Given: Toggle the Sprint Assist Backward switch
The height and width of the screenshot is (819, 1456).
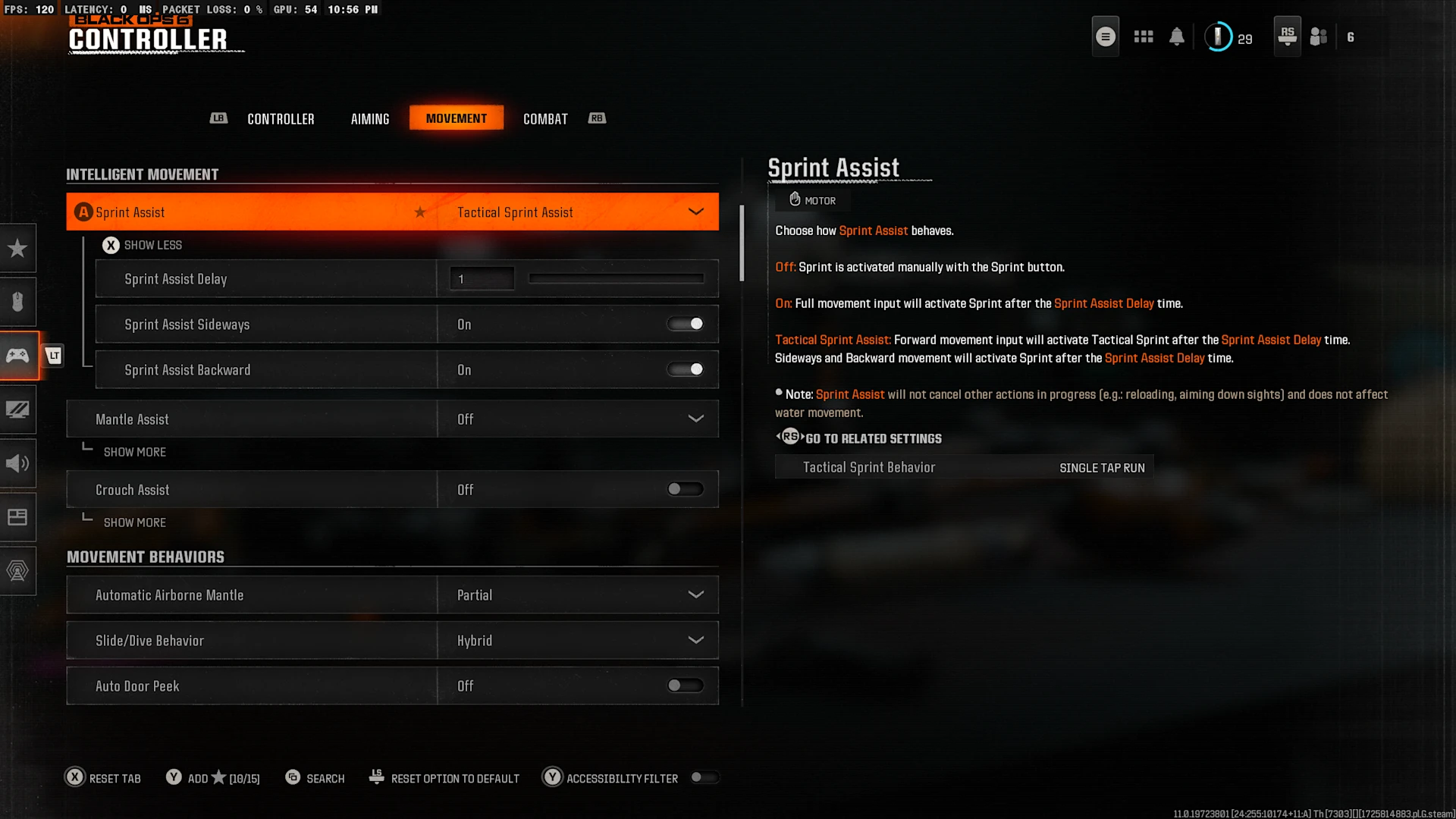Looking at the screenshot, I should tap(686, 370).
